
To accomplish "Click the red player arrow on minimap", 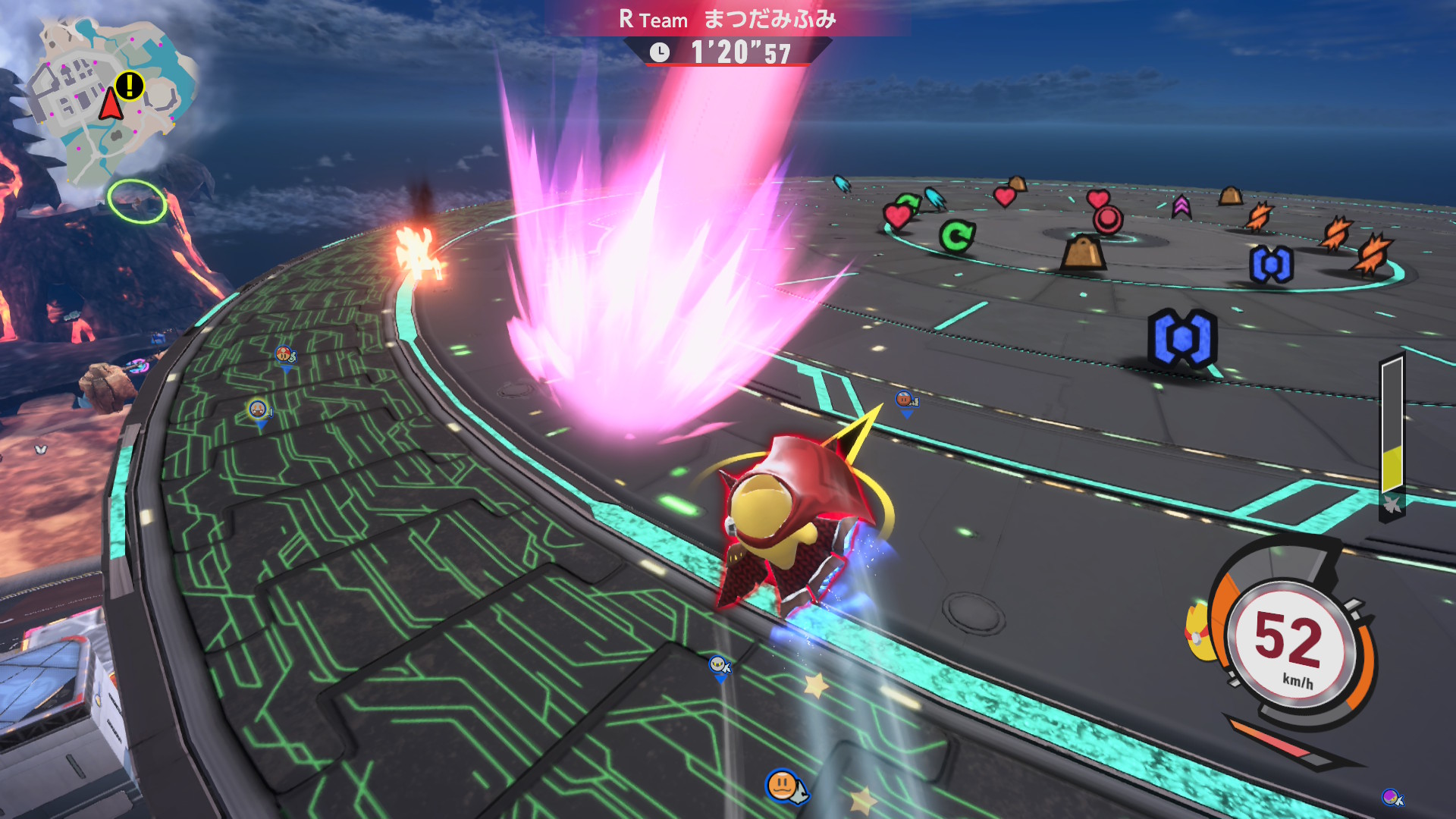I will pyautogui.click(x=111, y=105).
